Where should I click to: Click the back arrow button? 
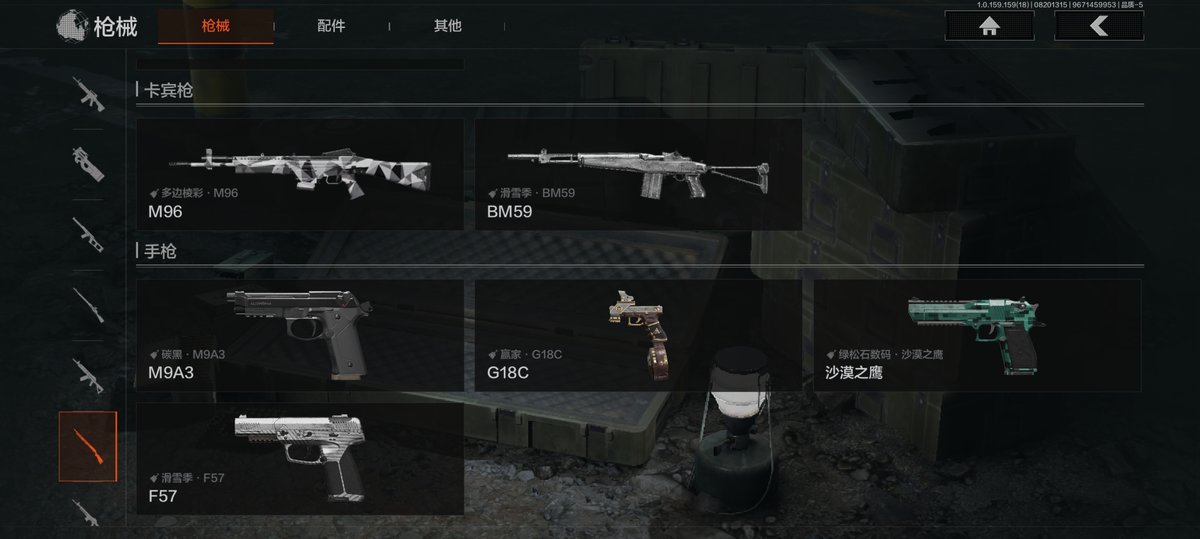(x=1098, y=26)
